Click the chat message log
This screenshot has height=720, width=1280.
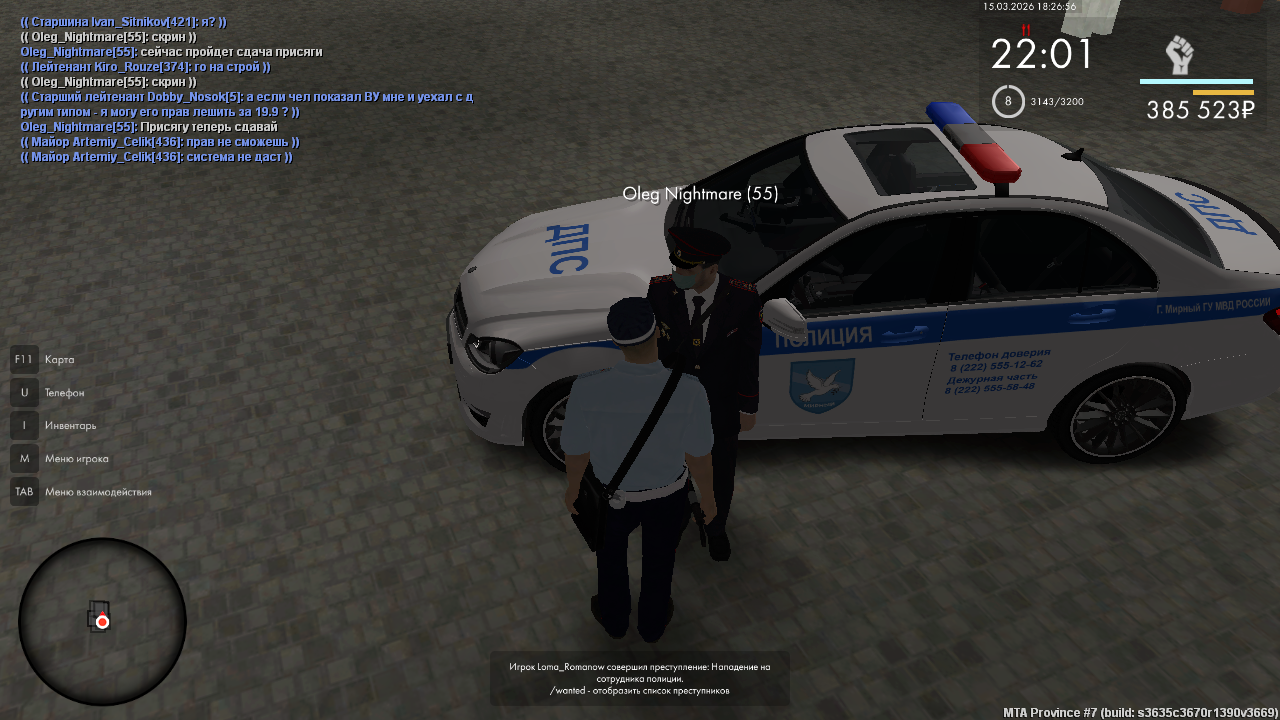(246, 89)
